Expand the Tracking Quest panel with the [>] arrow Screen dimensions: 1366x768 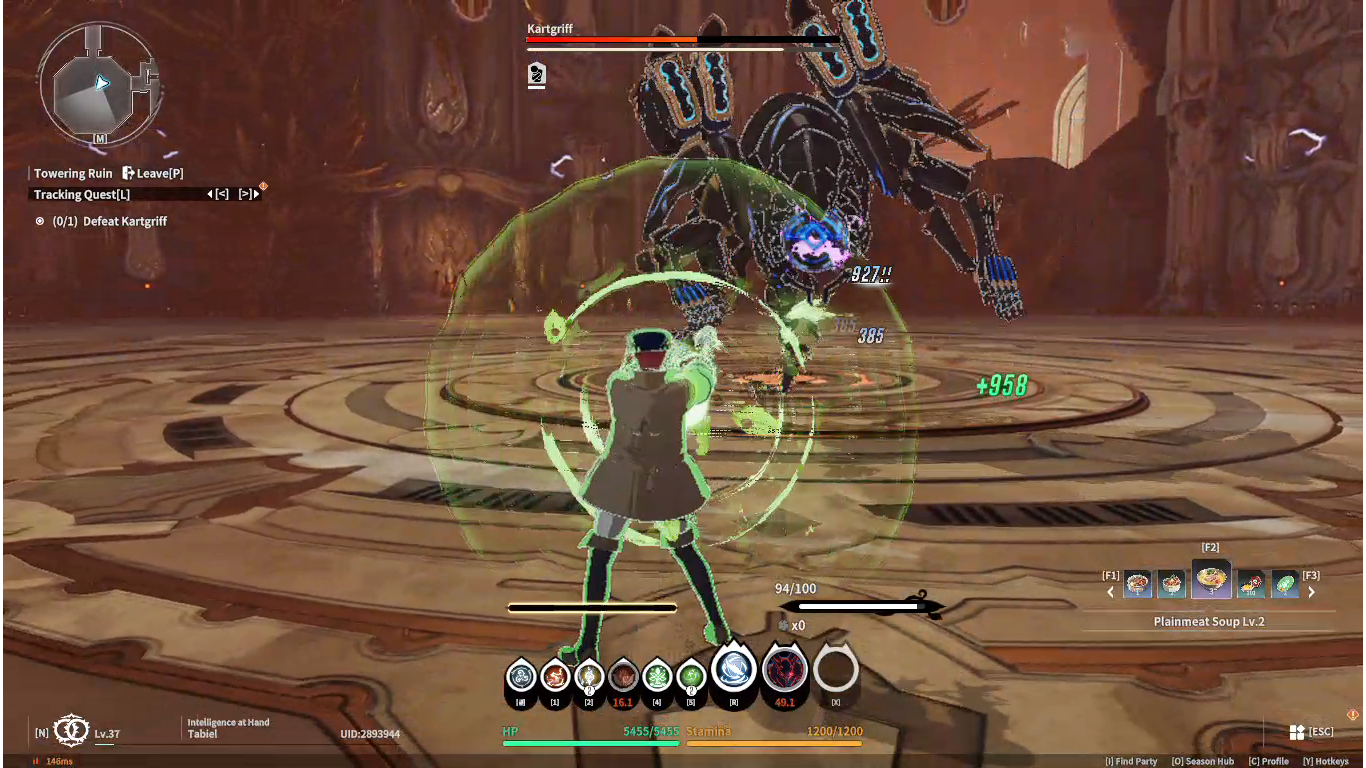coord(247,194)
